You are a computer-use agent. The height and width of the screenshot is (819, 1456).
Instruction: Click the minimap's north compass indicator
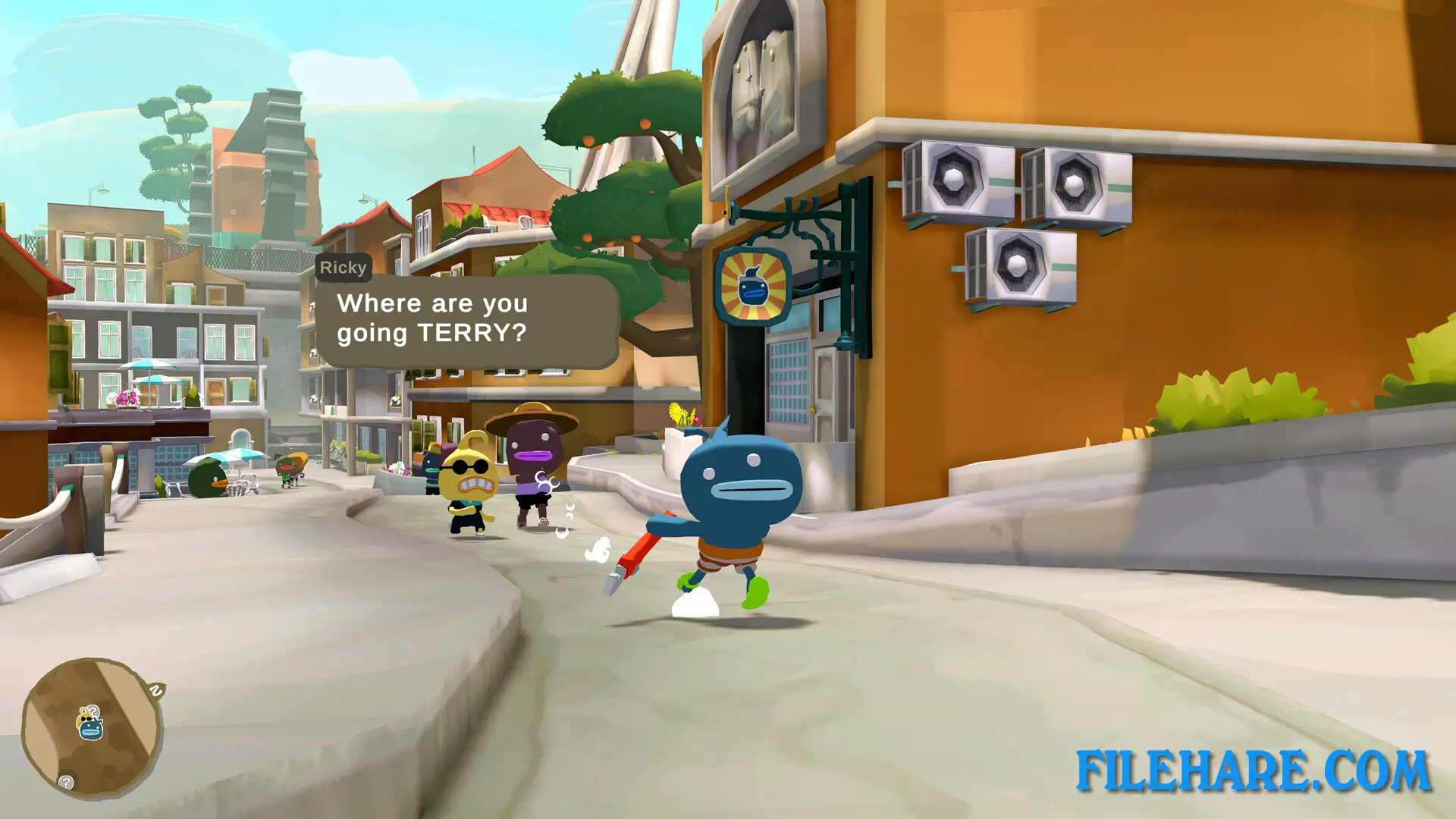pyautogui.click(x=156, y=691)
